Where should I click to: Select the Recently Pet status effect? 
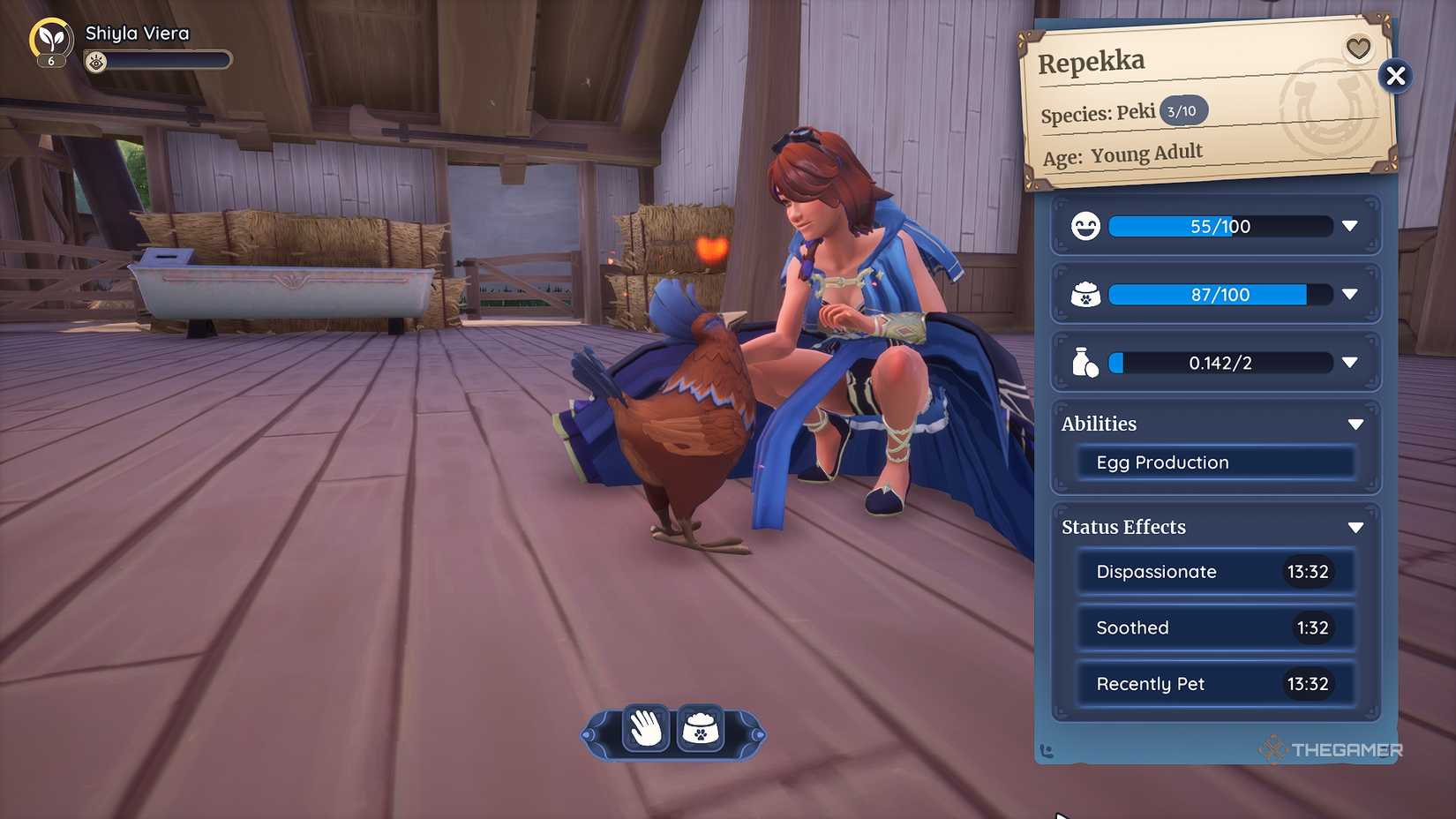(1215, 684)
